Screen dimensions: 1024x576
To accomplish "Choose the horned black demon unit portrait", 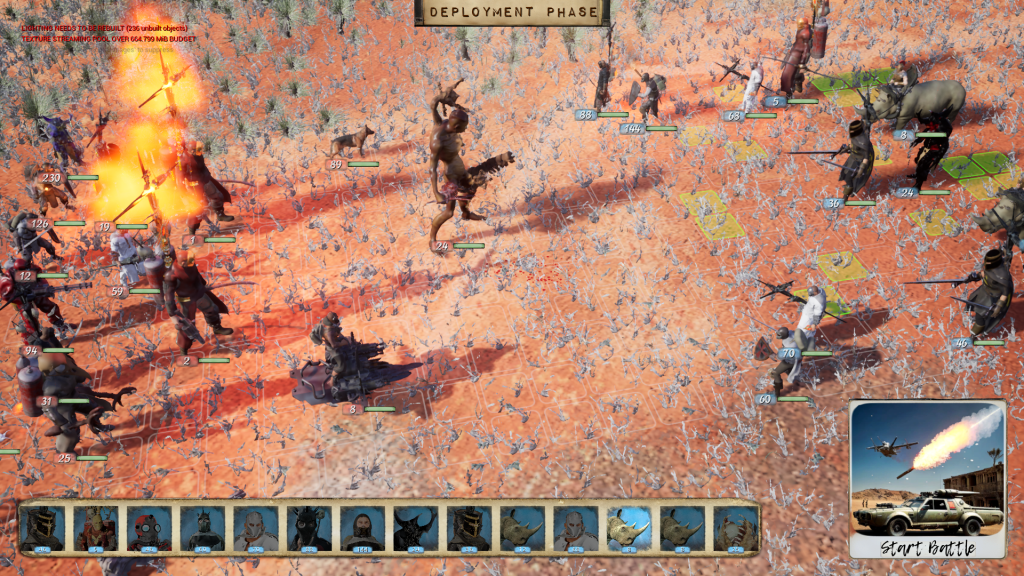I will point(415,528).
